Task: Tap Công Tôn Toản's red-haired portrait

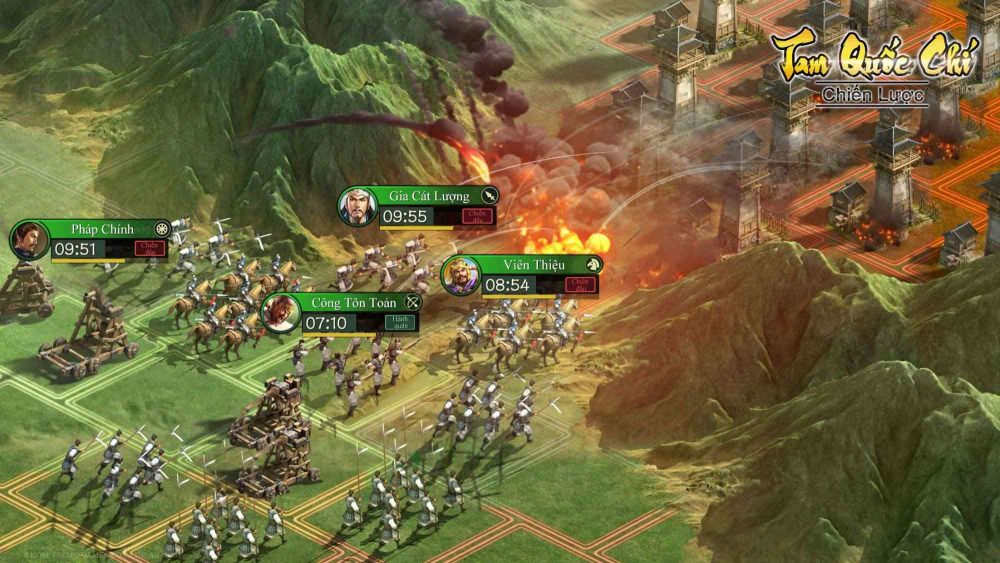Action: click(280, 313)
